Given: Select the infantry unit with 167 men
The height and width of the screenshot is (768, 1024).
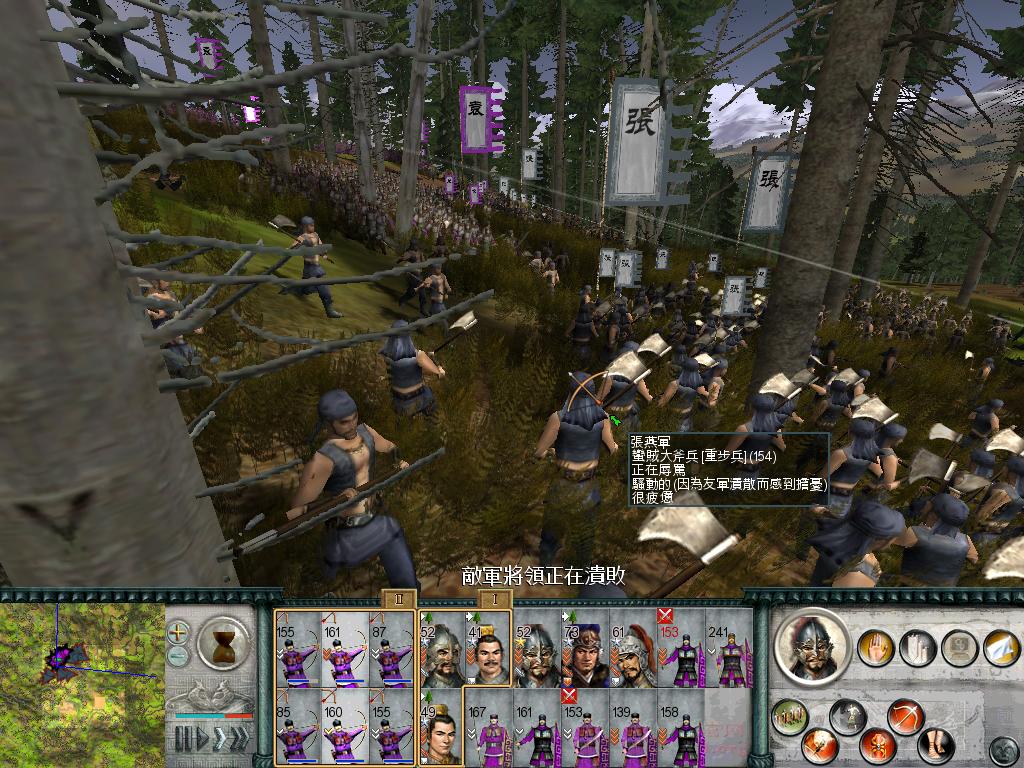Looking at the screenshot, I should (487, 727).
